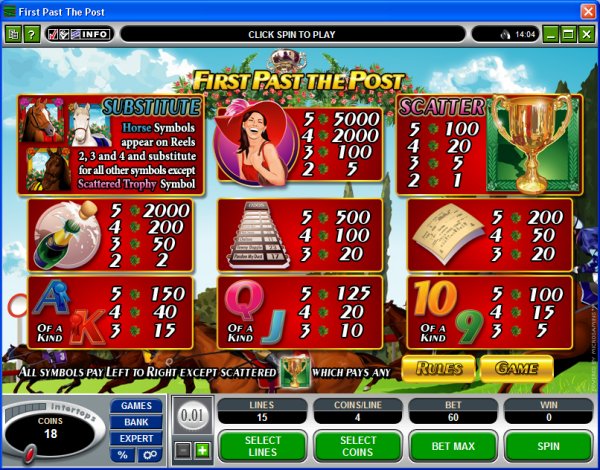Click the percent statistics button
Screen dimensions: 600x470
coord(123,455)
